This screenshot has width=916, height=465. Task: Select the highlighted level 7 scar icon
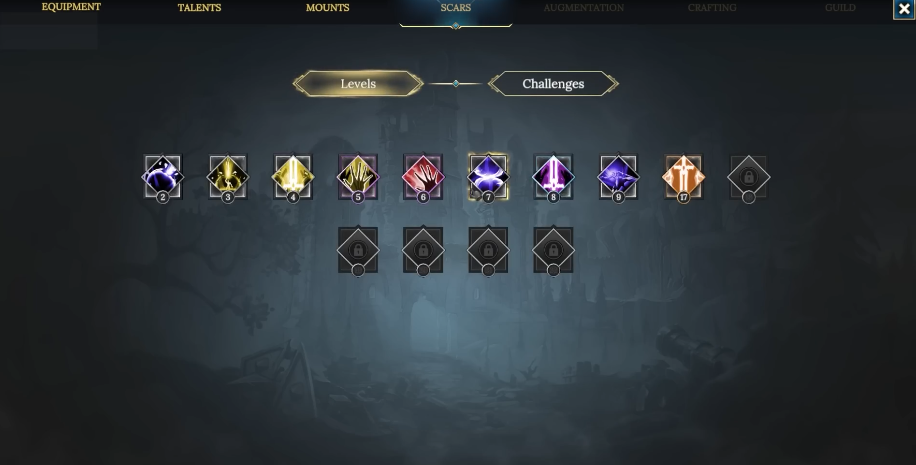[488, 177]
